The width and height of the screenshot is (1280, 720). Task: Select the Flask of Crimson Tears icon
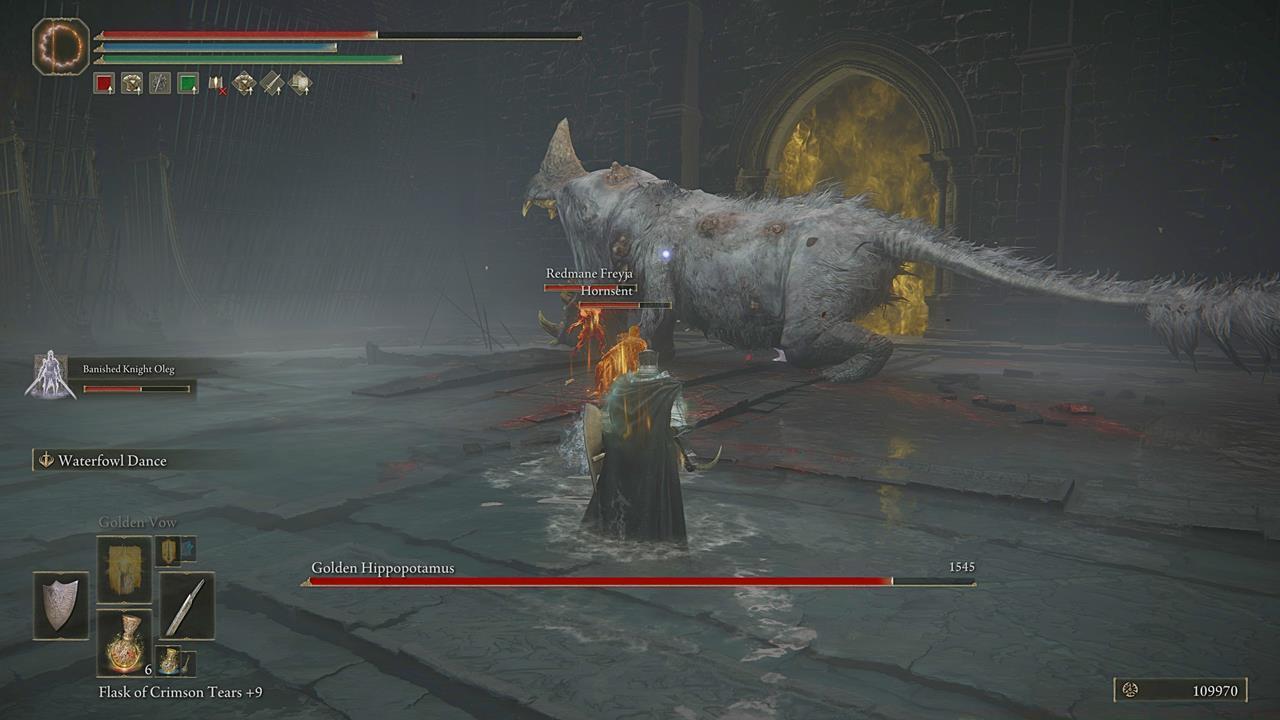124,644
